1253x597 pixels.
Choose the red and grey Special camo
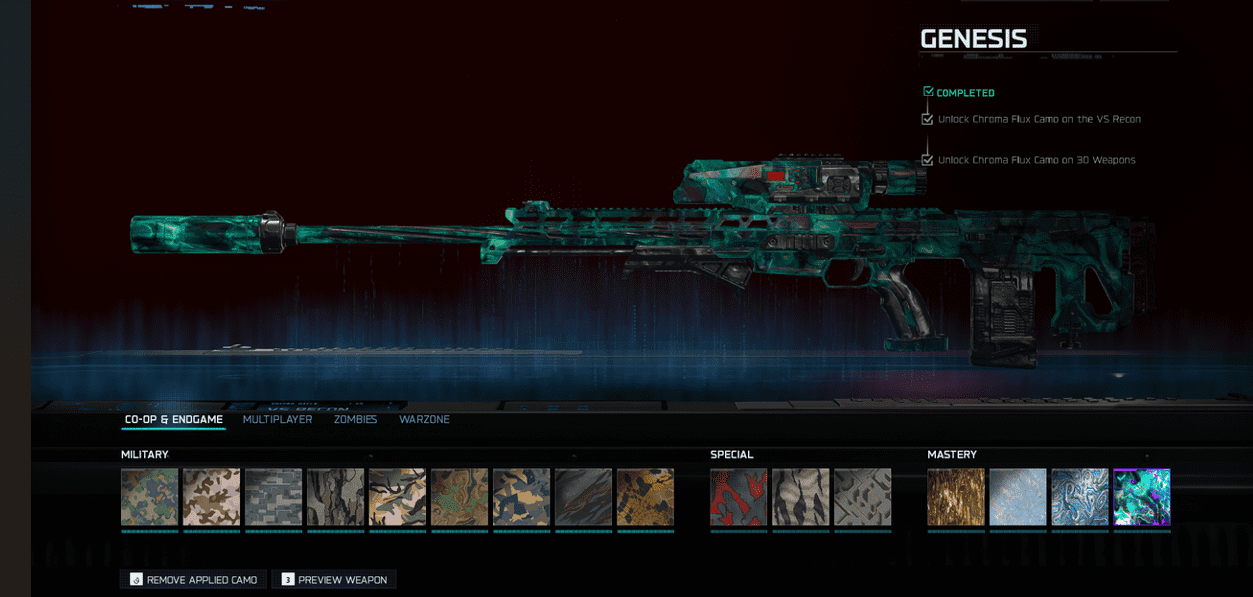point(738,497)
